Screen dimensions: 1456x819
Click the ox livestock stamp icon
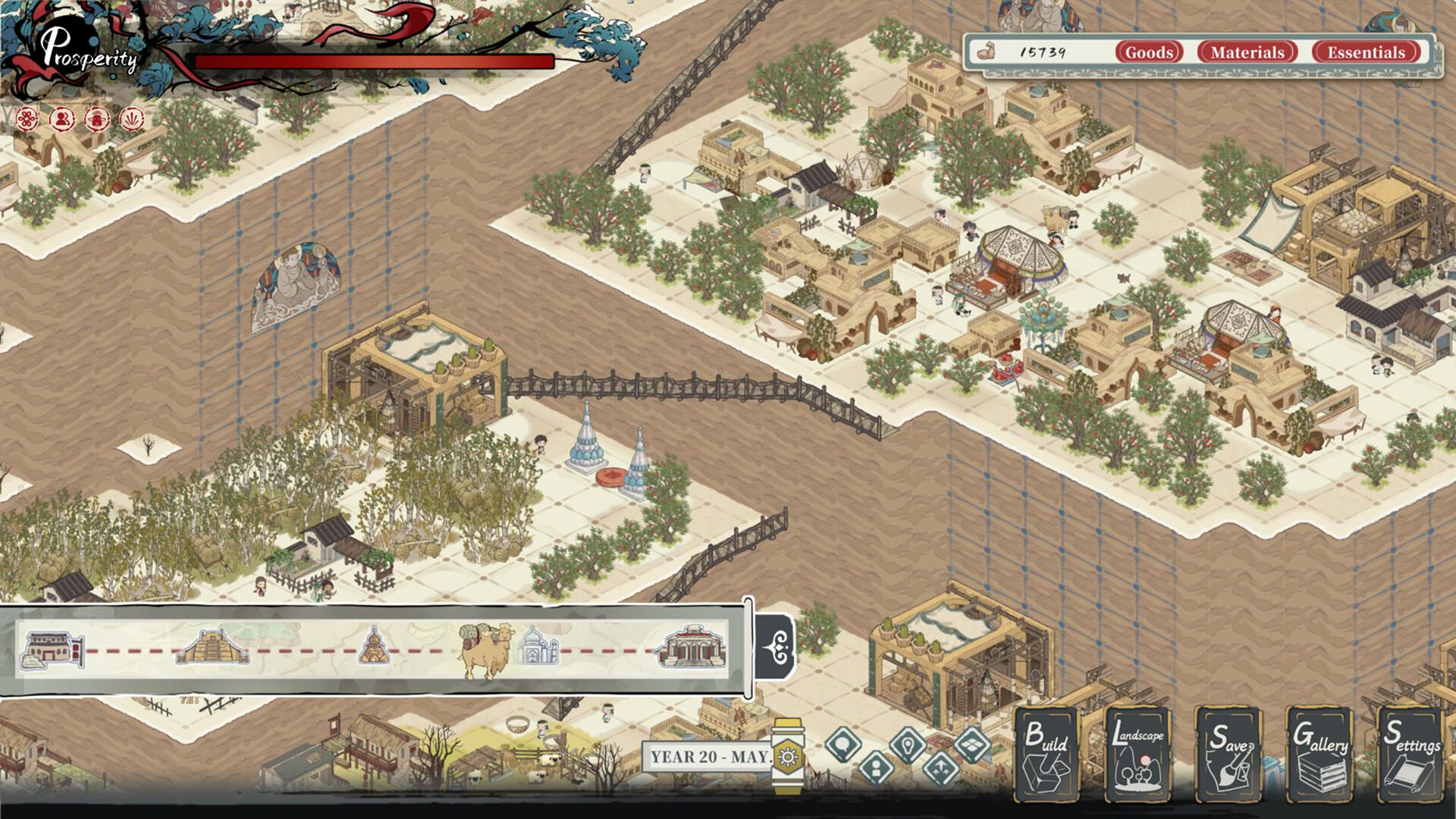(x=96, y=119)
